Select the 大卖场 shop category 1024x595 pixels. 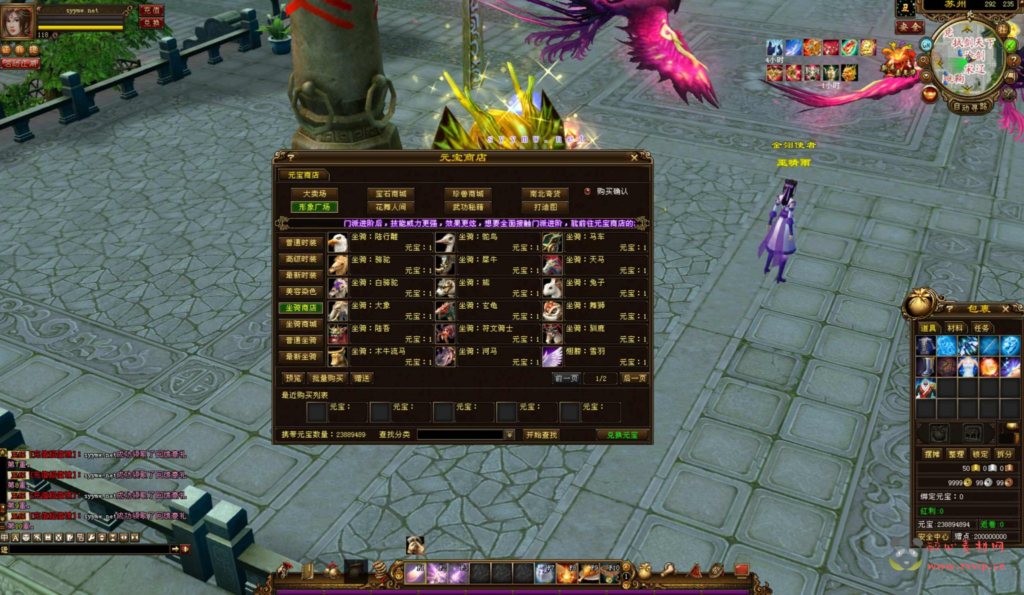(x=314, y=193)
